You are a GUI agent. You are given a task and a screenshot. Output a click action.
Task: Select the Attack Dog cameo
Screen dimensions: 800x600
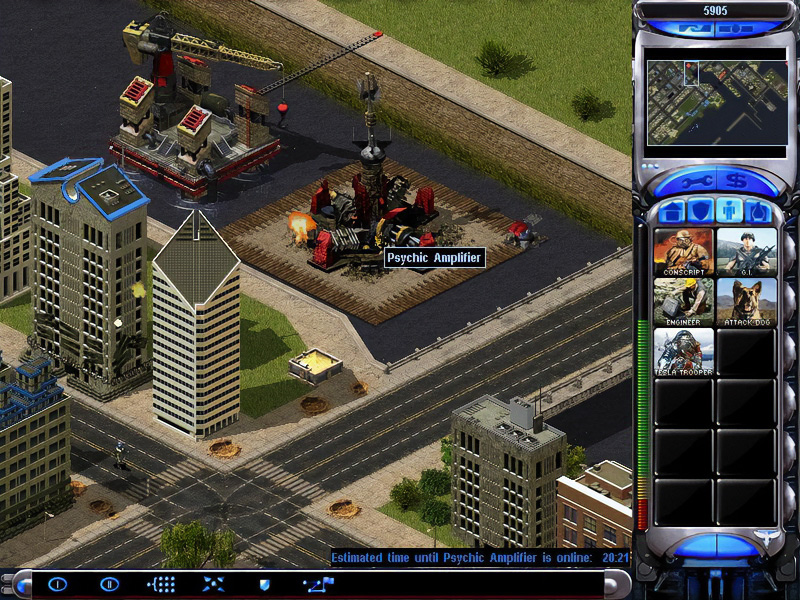coord(746,301)
